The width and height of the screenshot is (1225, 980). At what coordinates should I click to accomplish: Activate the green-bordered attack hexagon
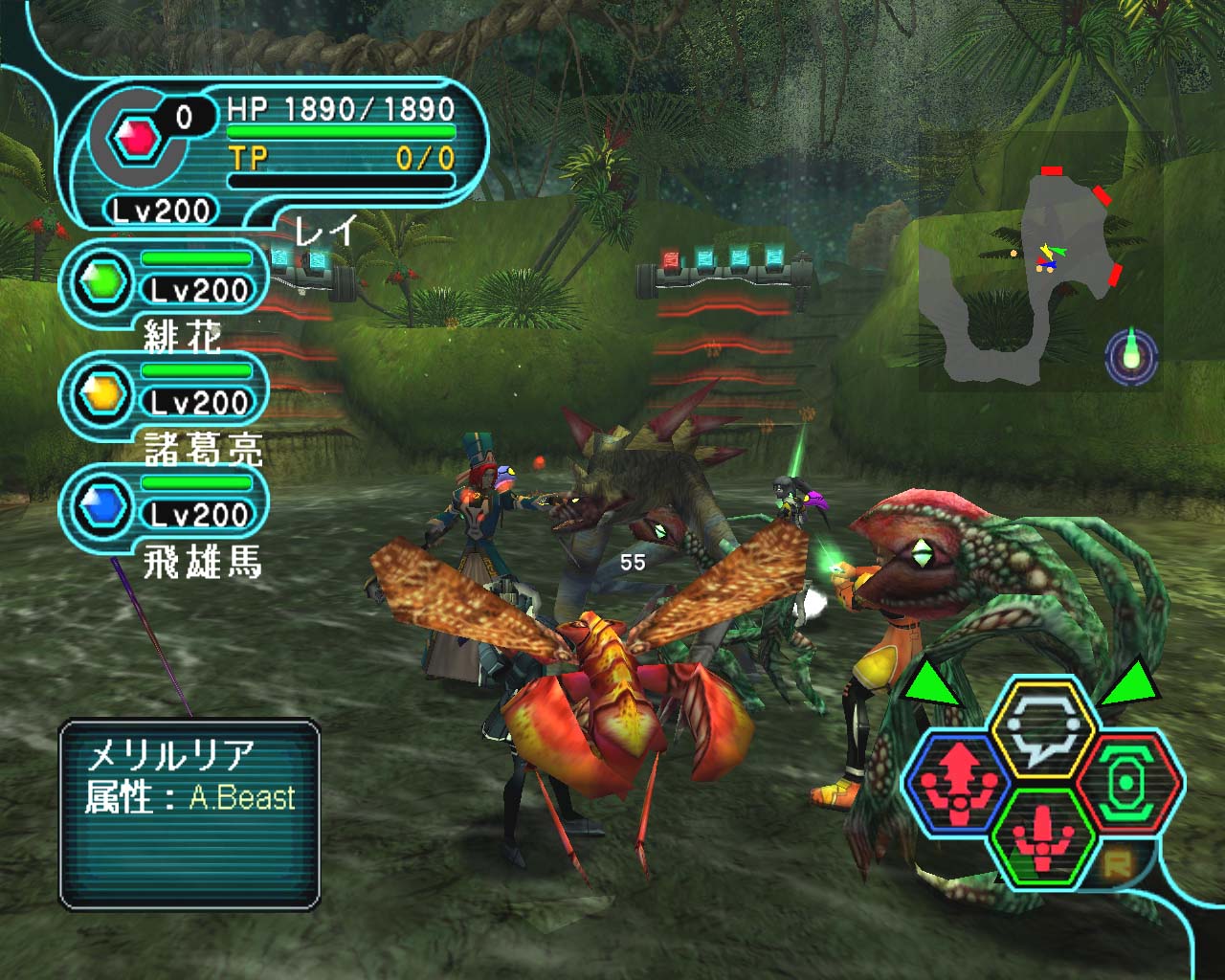click(x=1042, y=835)
